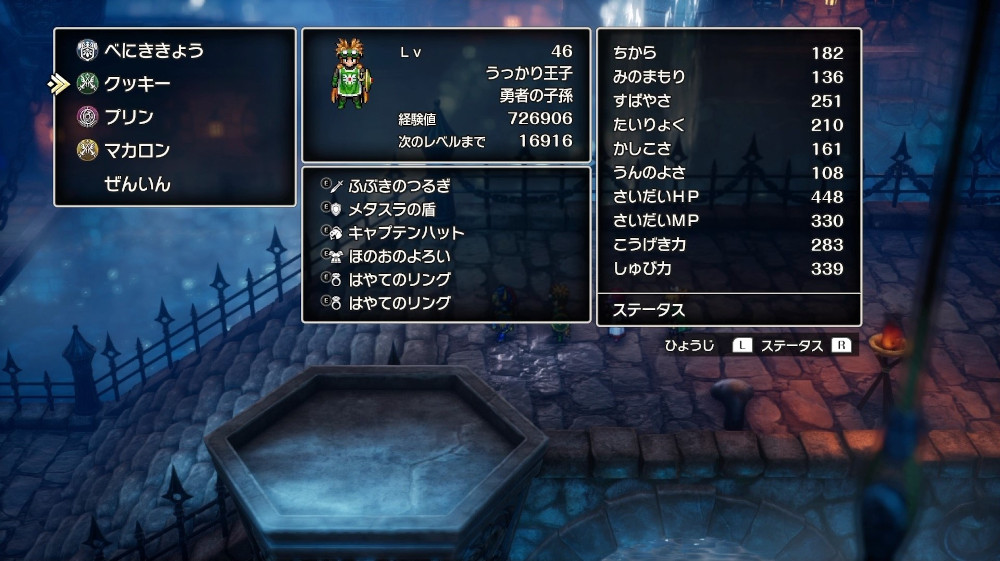1000x561 pixels.
Task: Choose the ぜんいん (everyone) entry
Action: 137,184
